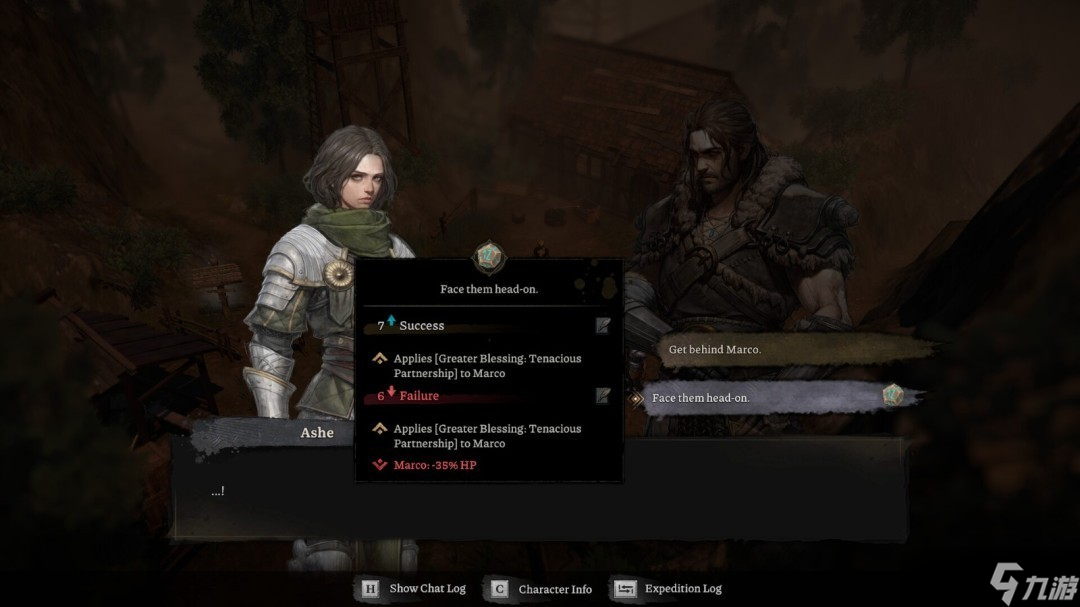1080x607 pixels.
Task: Click the note icon beside Failure
Action: 602,396
